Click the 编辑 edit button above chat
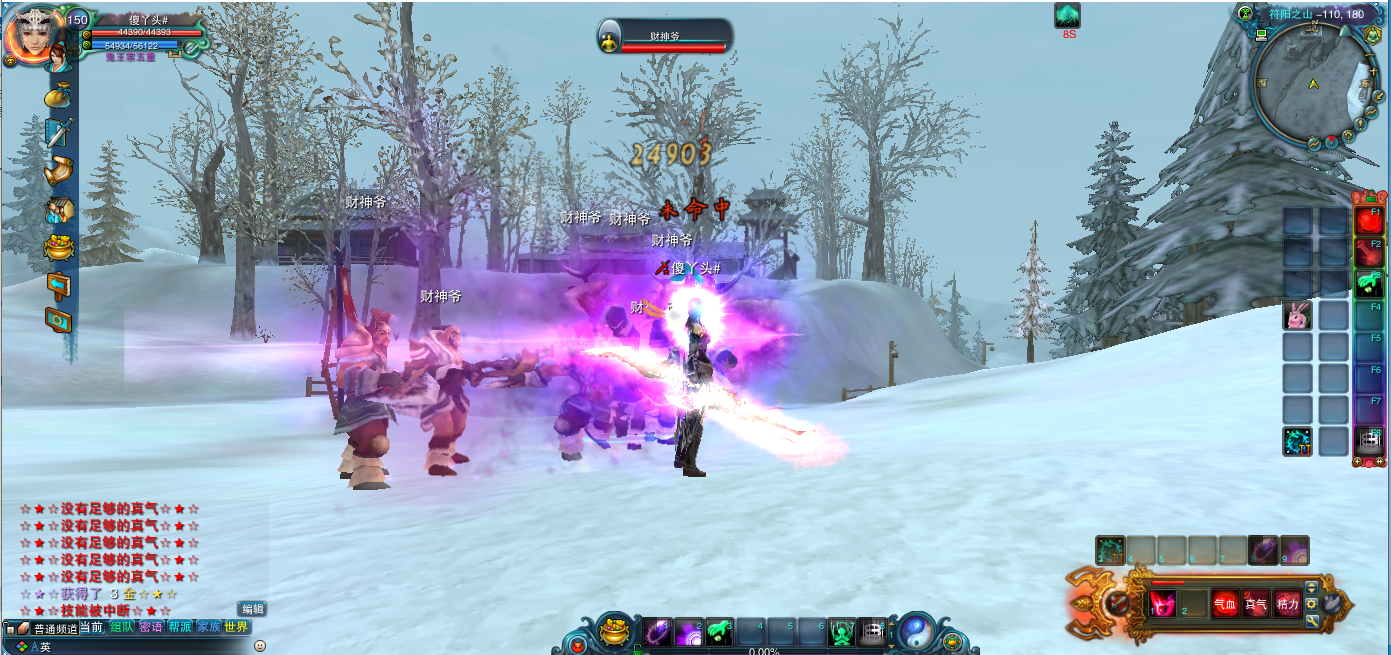Image resolution: width=1391 pixels, height=655 pixels. pos(252,609)
